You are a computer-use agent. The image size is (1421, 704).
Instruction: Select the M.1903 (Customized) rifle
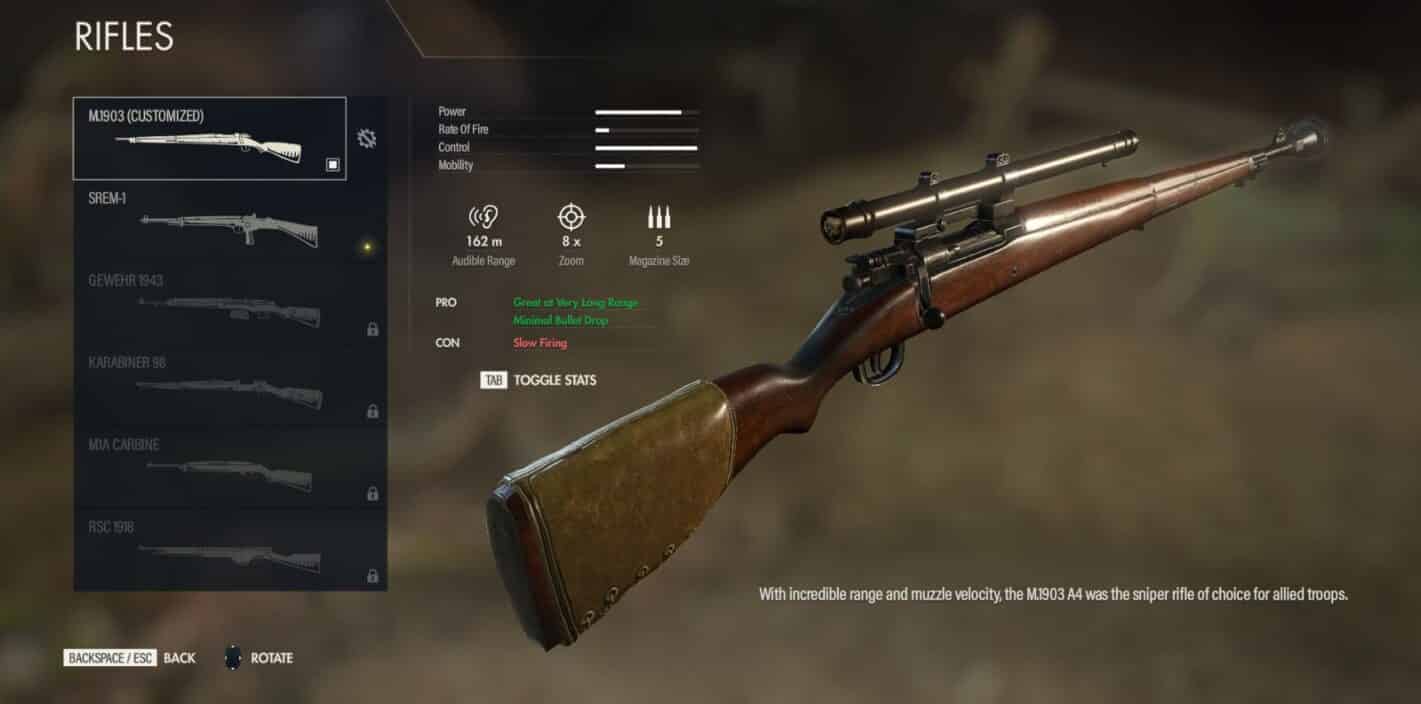(209, 138)
